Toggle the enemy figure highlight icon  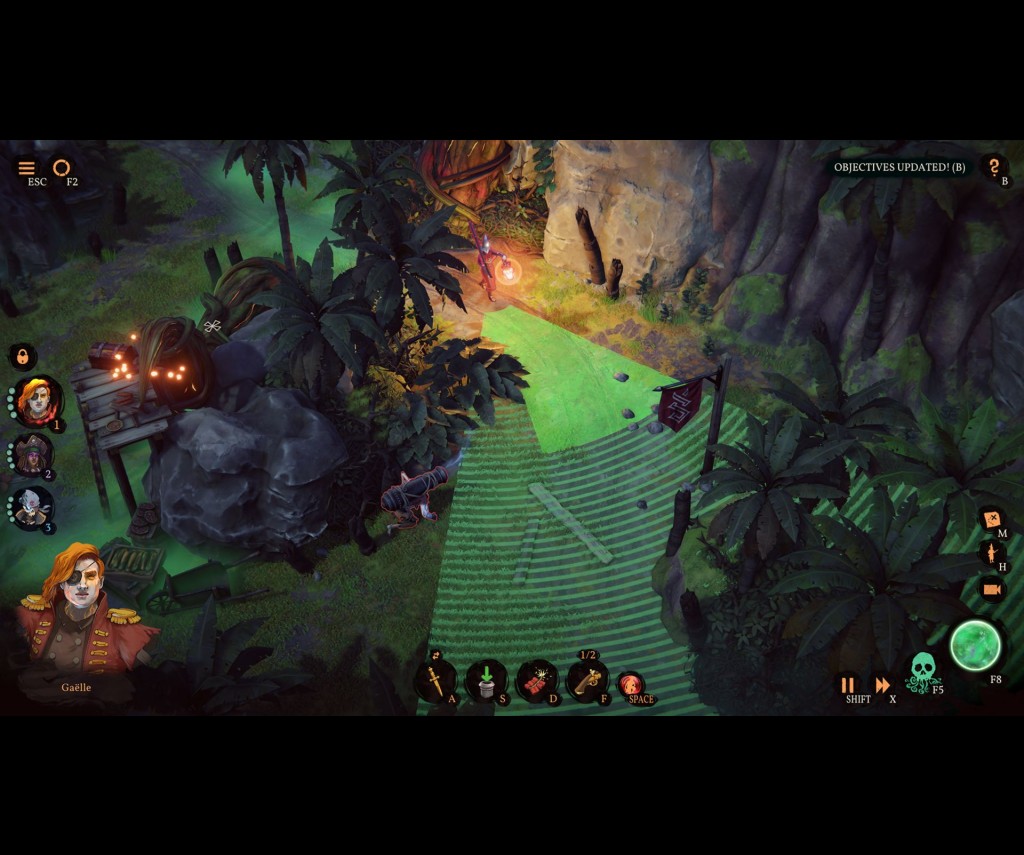coord(992,554)
